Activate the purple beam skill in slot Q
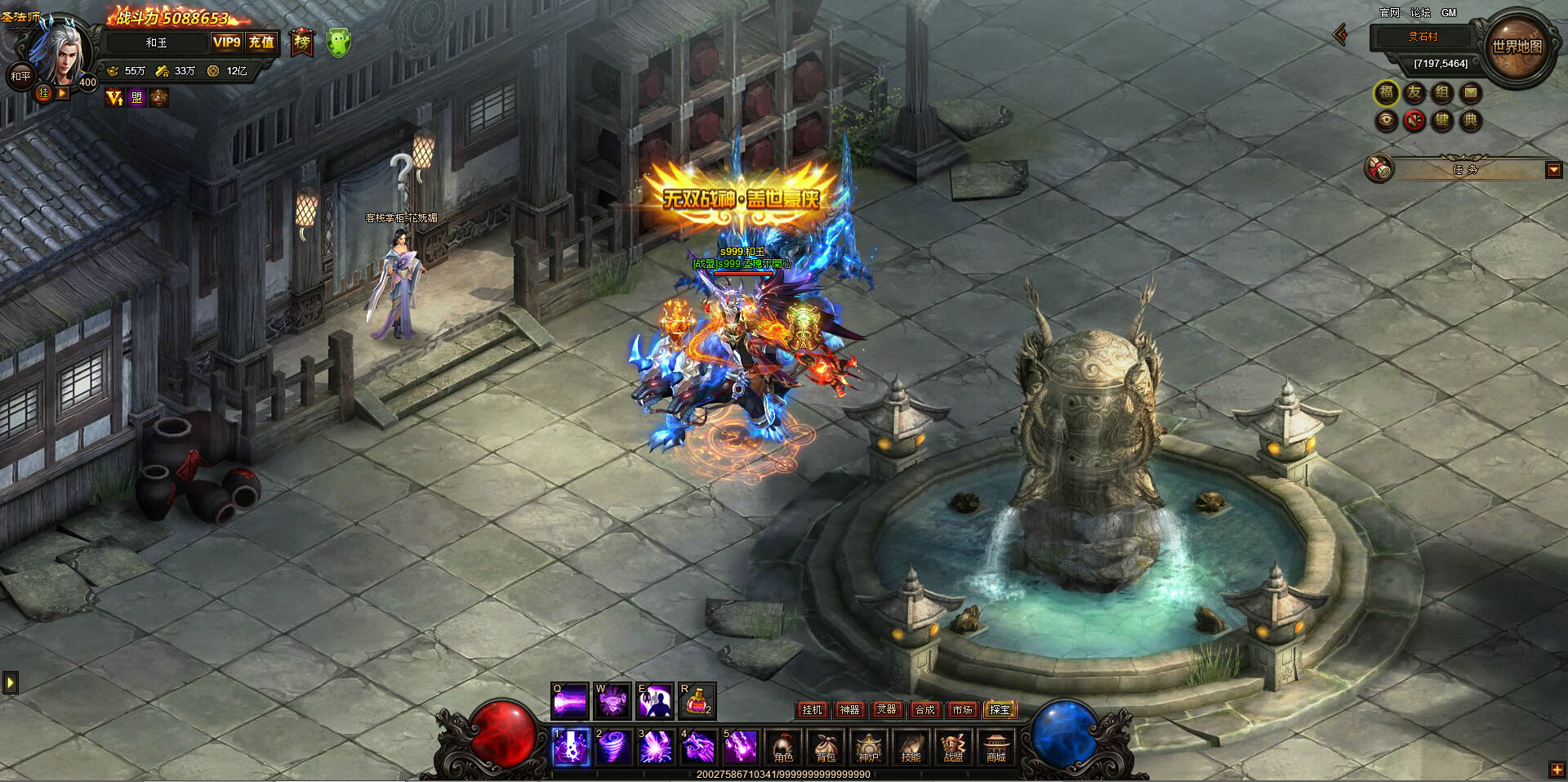Screen dimensions: 1568x782 [x=569, y=701]
